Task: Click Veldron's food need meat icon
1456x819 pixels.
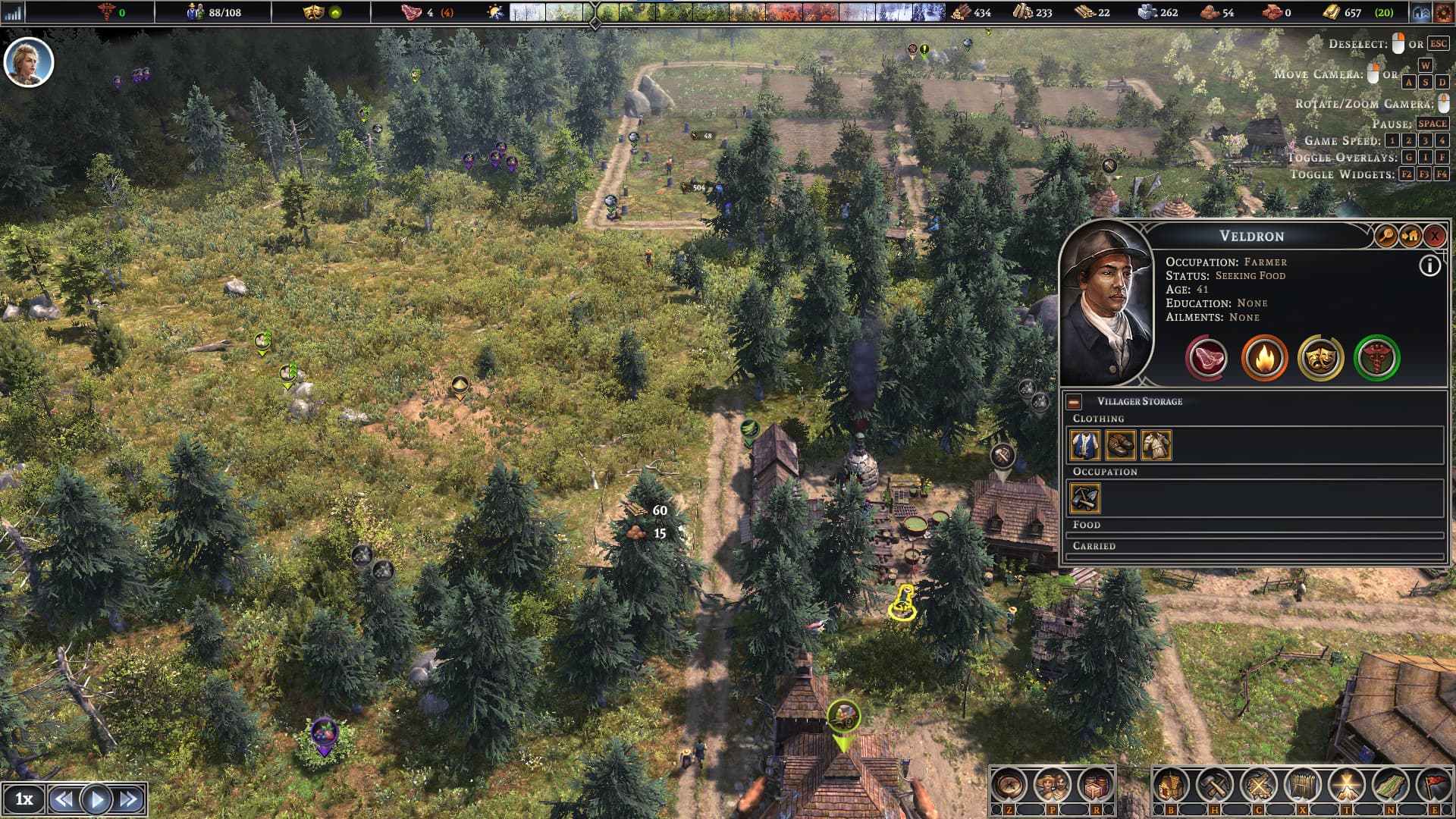Action: (1207, 358)
